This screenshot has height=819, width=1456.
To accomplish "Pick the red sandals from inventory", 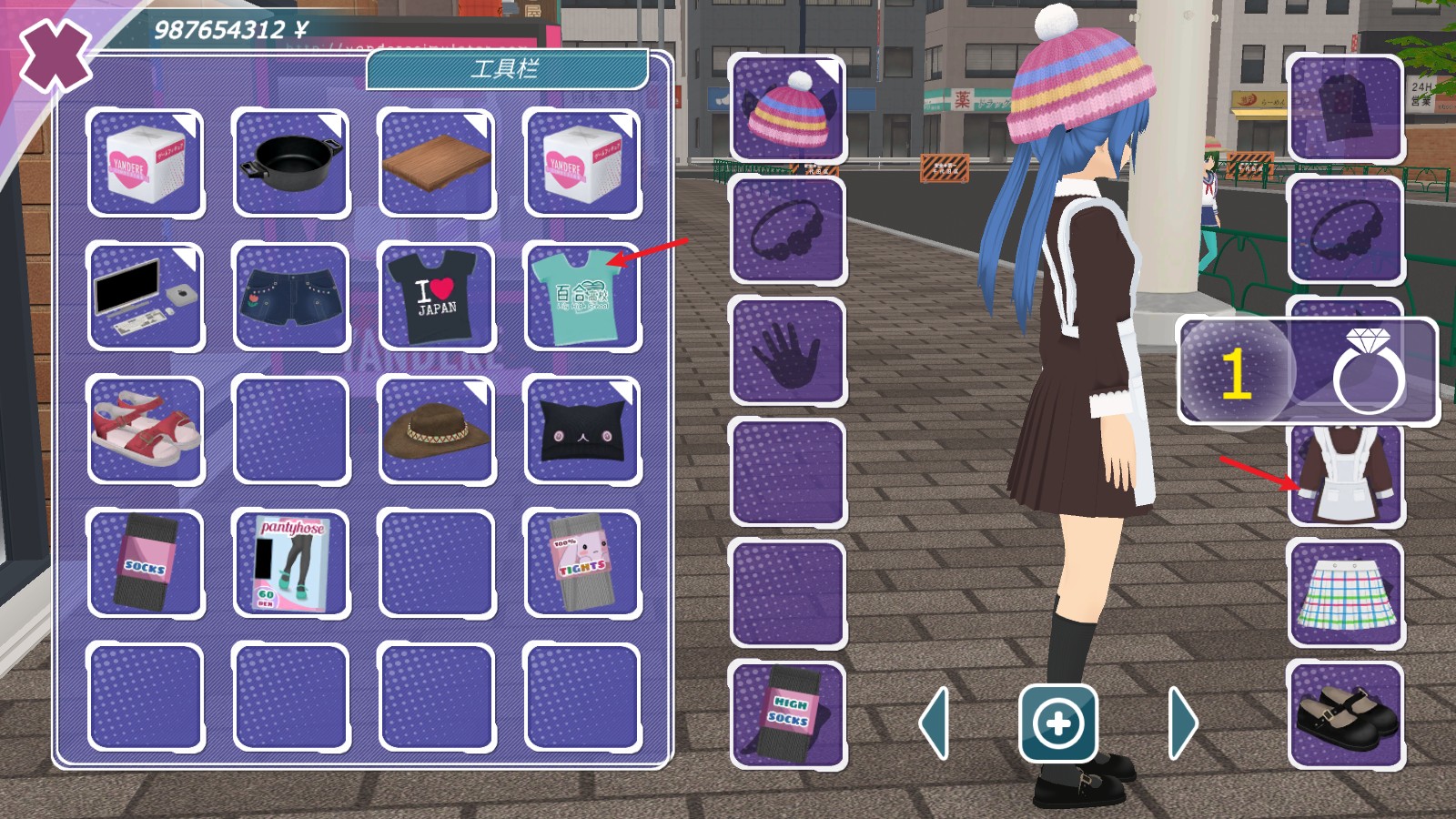I will pyautogui.click(x=146, y=430).
